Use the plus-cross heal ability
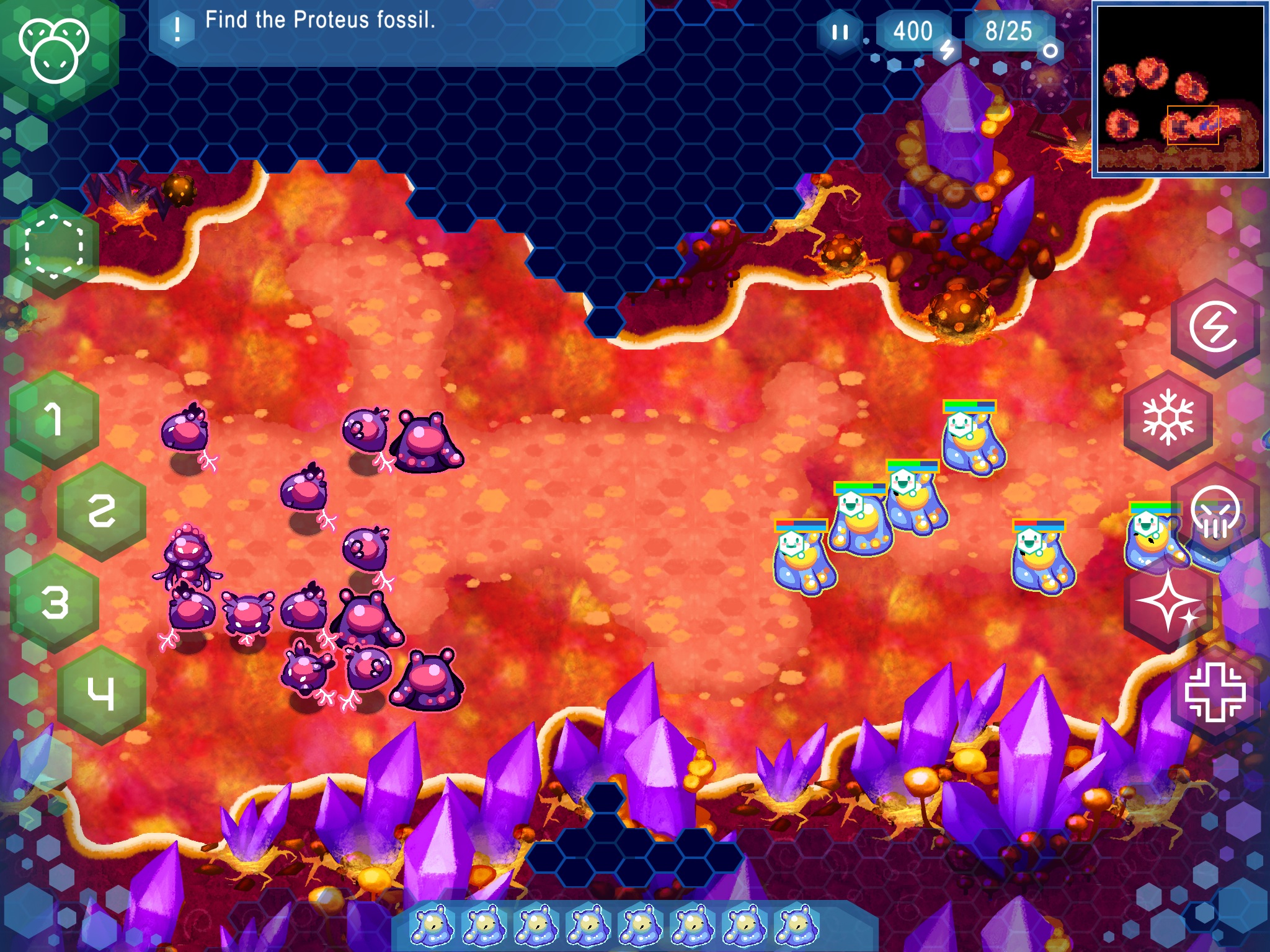Viewport: 1270px width, 952px height. point(1215,692)
